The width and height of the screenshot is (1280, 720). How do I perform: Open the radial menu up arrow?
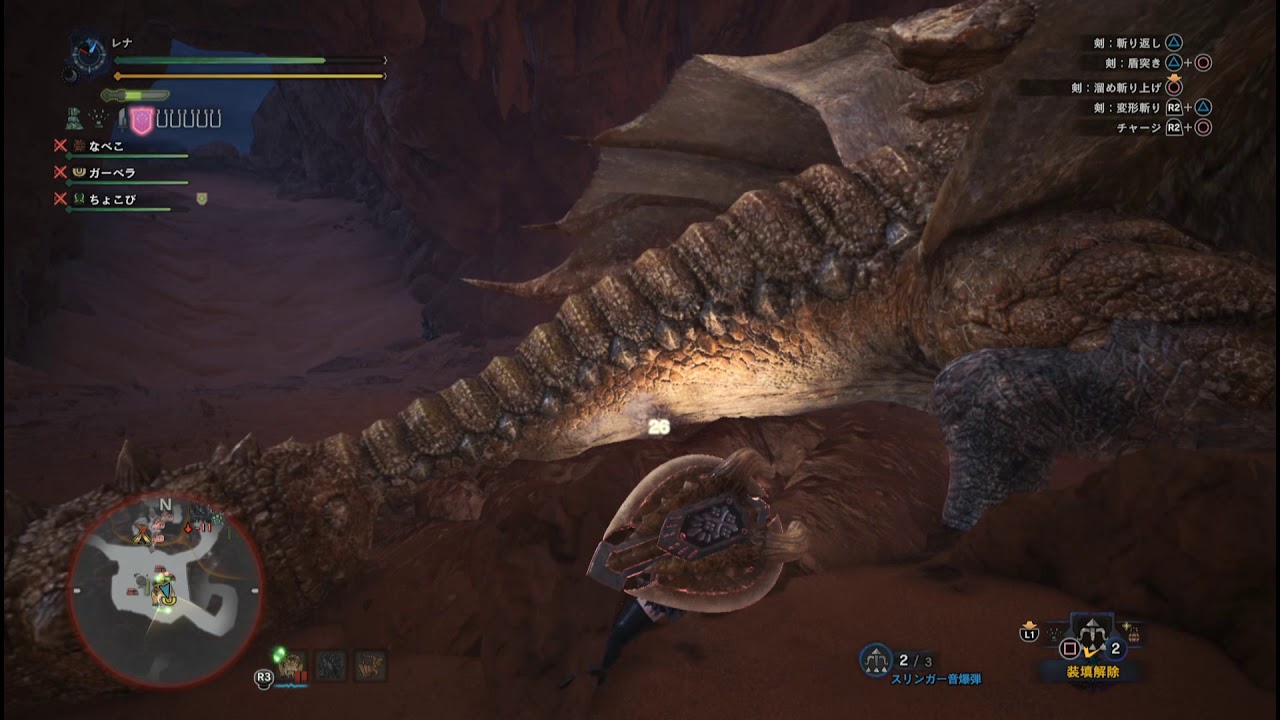click(1091, 623)
